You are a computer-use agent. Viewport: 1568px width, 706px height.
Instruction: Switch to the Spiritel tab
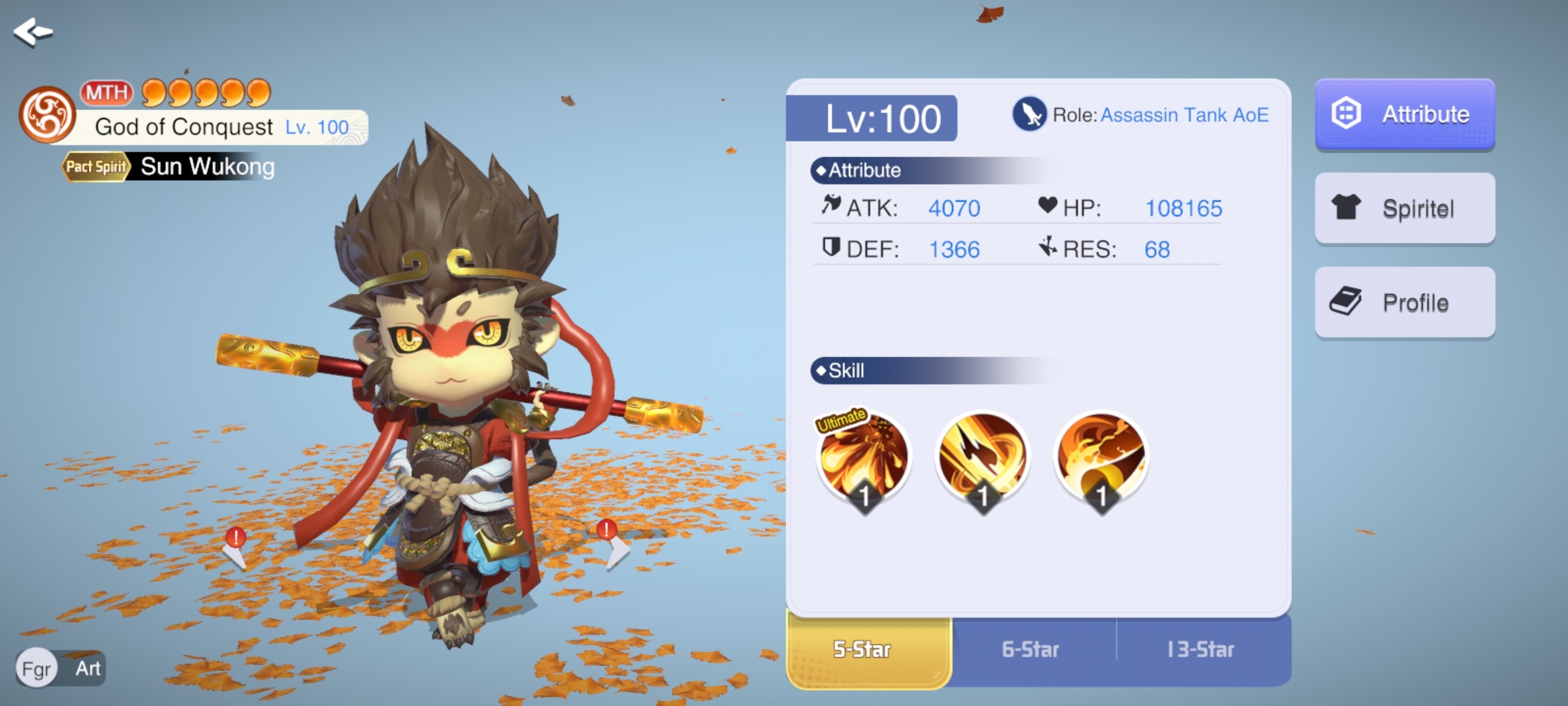coord(1405,209)
